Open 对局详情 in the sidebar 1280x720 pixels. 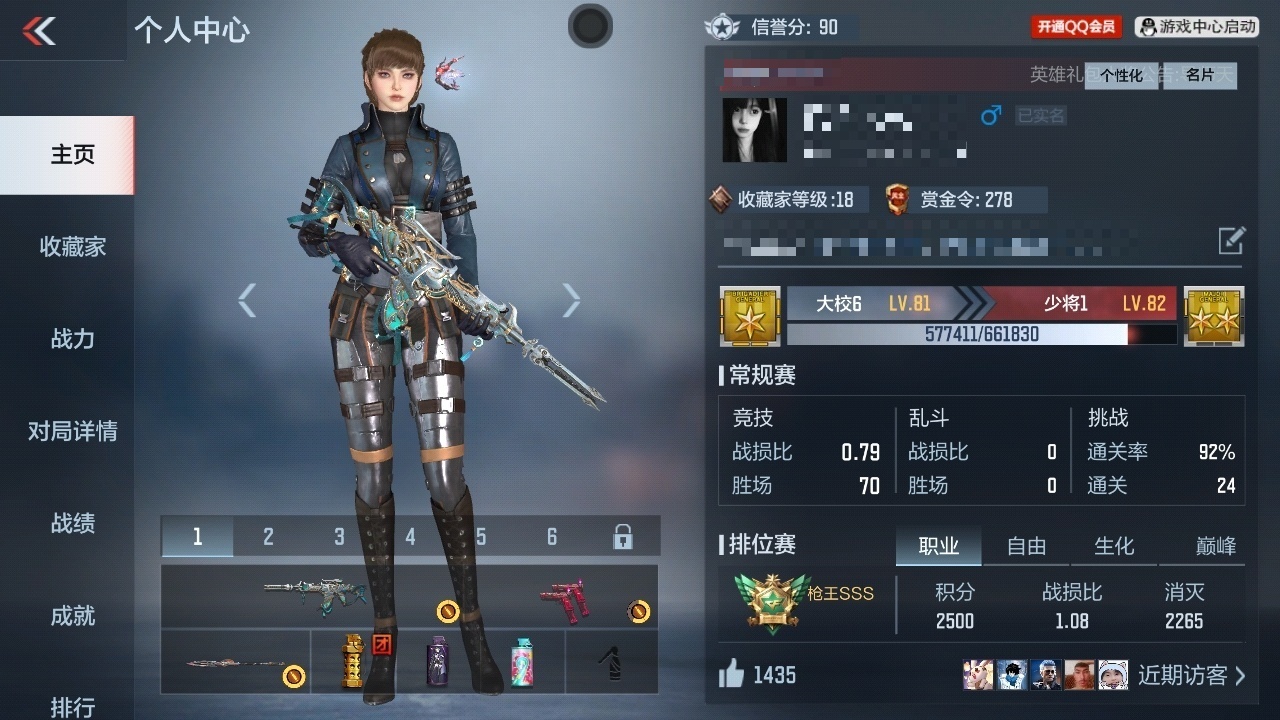click(72, 431)
